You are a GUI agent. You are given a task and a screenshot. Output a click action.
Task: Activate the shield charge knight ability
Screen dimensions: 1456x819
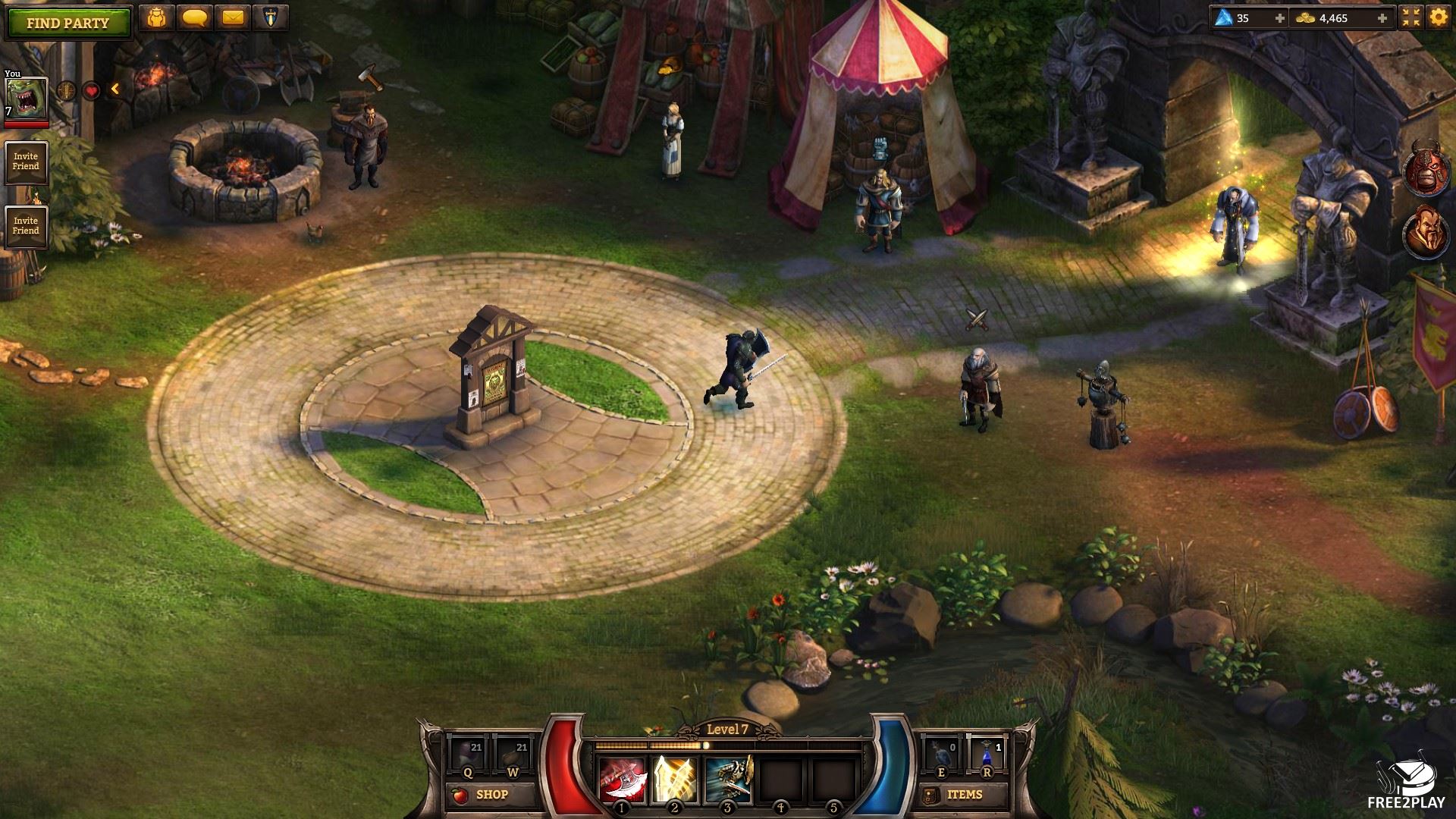coord(728,780)
